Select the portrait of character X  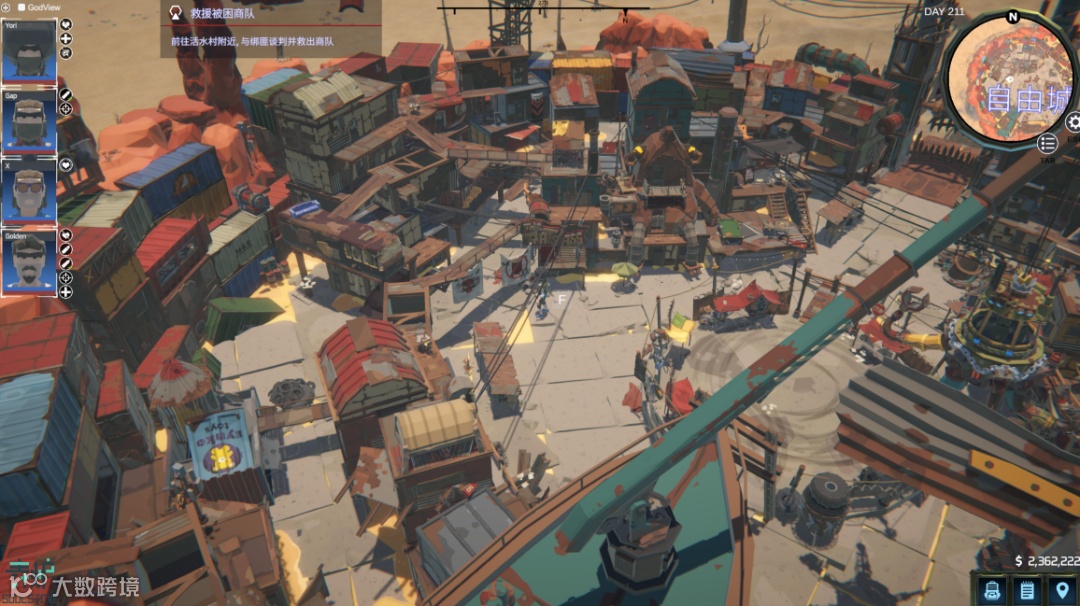click(29, 191)
